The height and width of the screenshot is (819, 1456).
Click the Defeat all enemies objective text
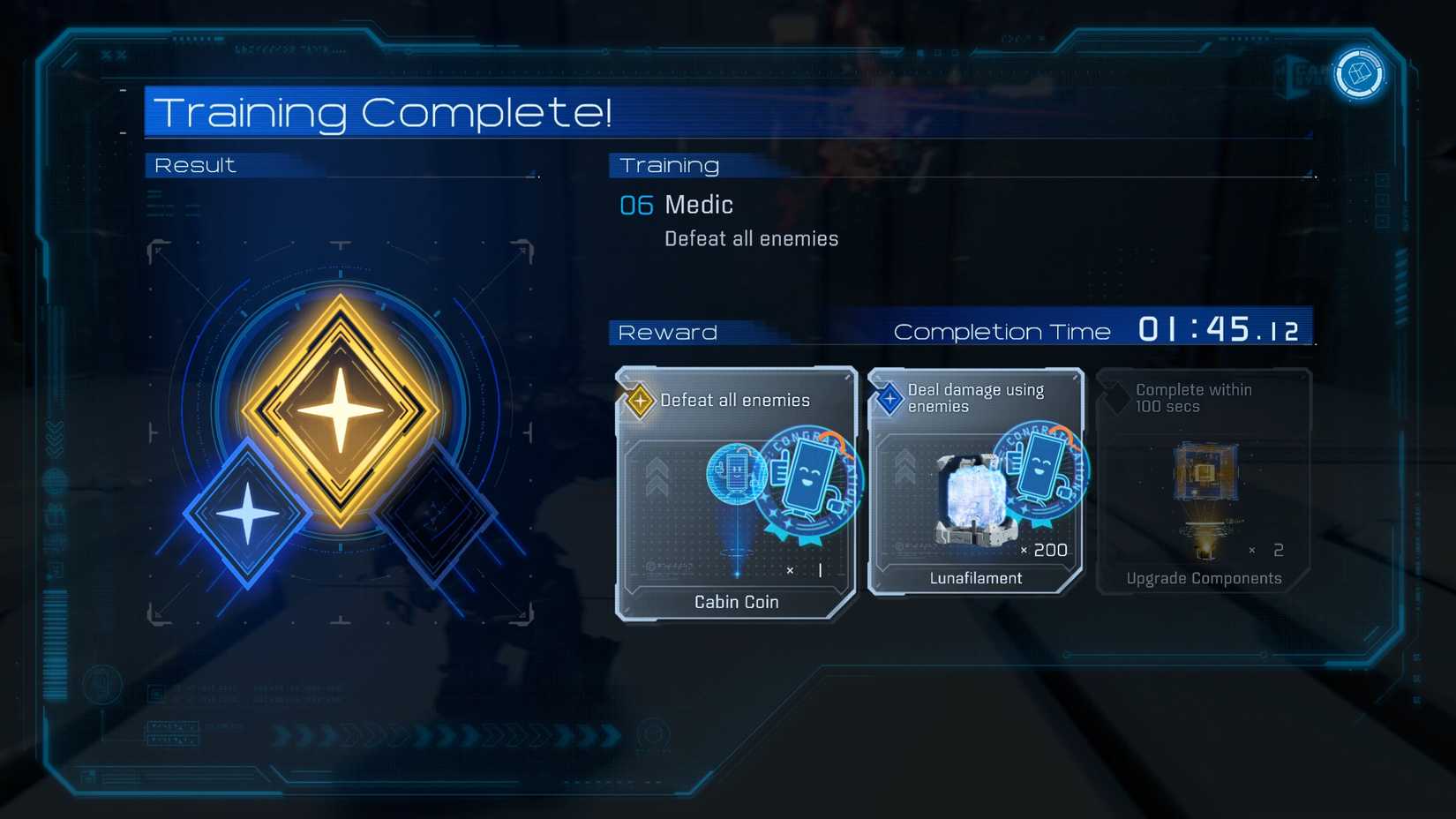click(x=751, y=238)
